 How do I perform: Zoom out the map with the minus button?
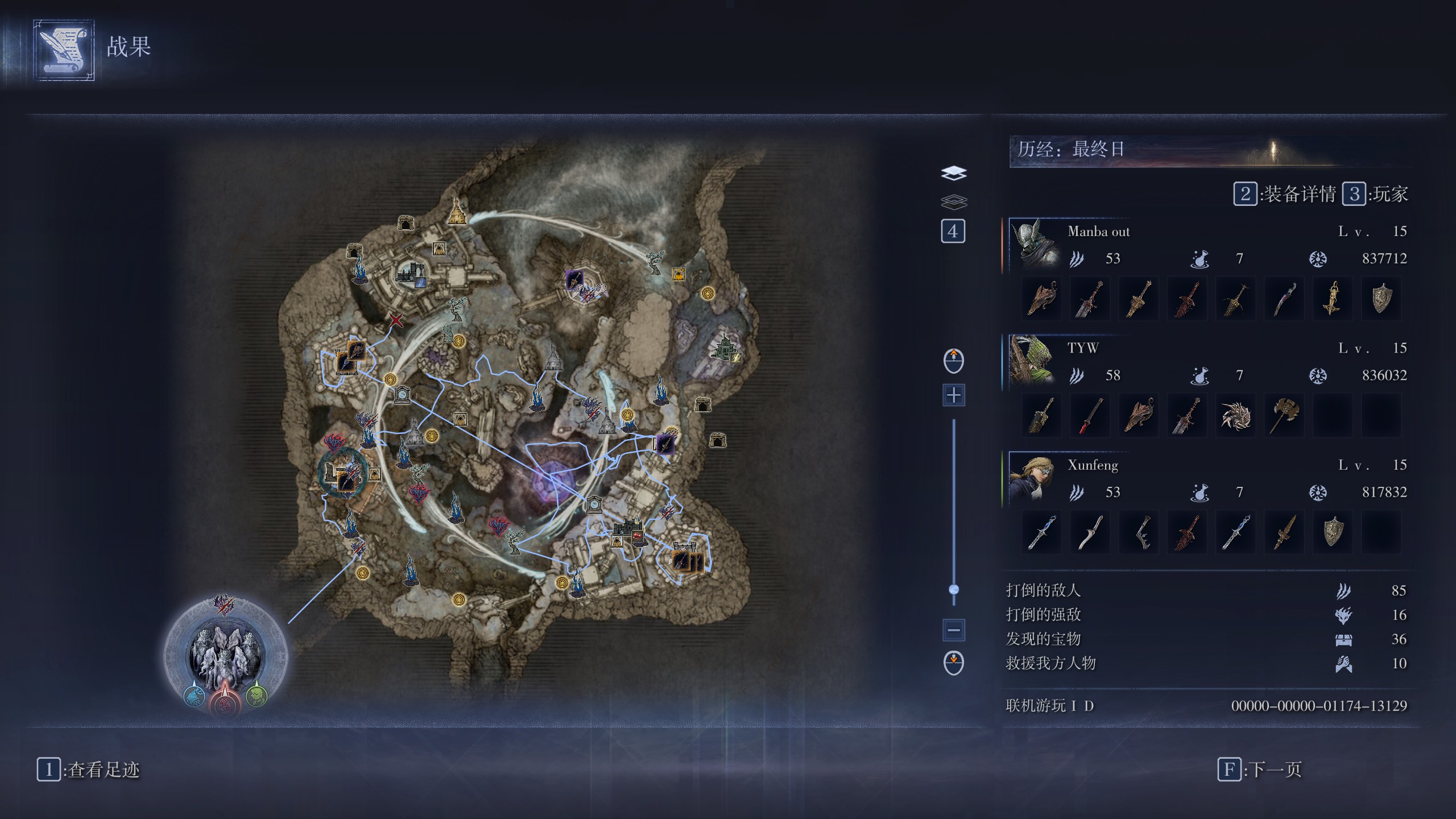[x=954, y=630]
